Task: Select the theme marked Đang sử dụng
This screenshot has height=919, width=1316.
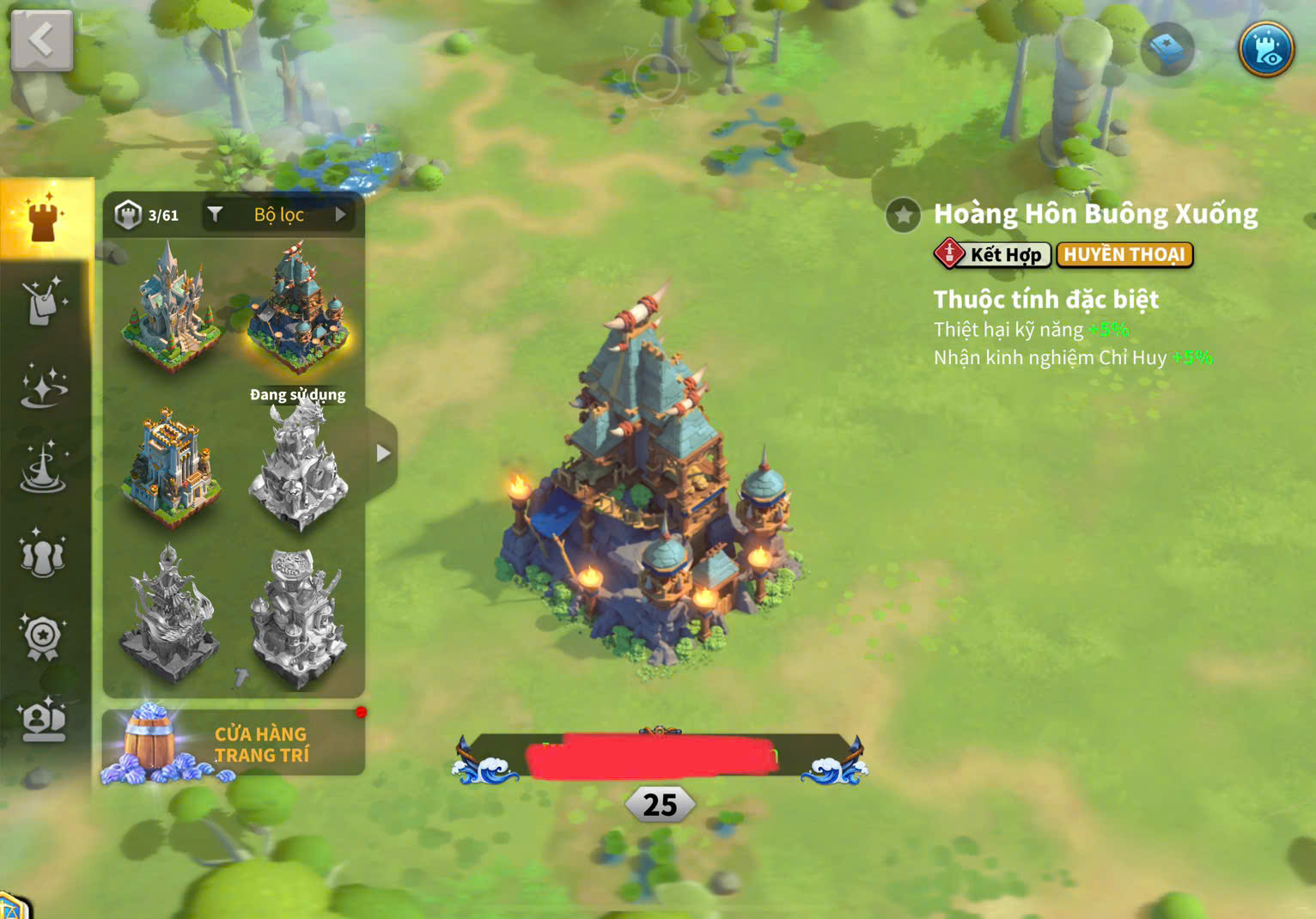Action: (x=297, y=311)
